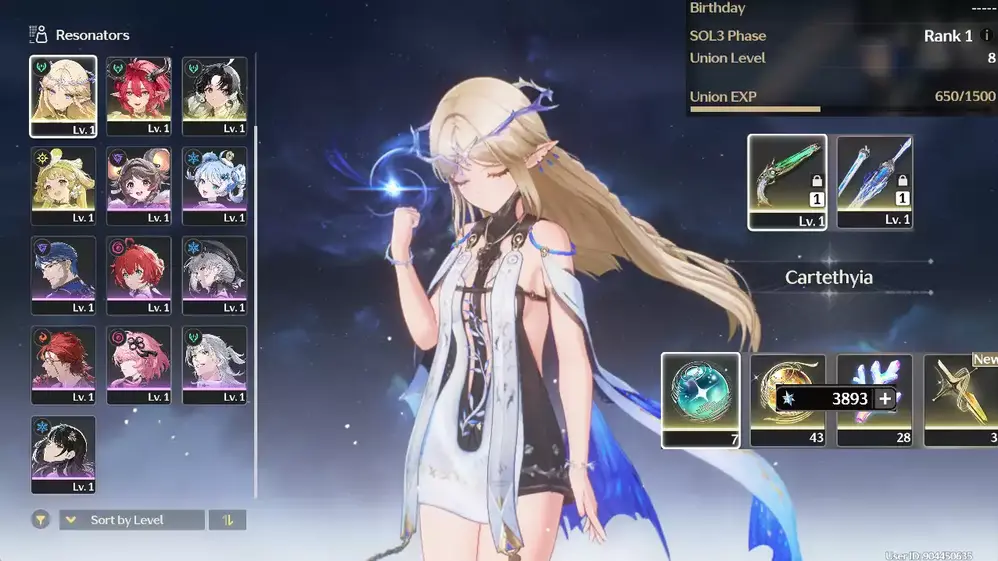The image size is (998, 561).
Task: Pick the yellow-haired resonator with green hat
Action: tap(63, 185)
